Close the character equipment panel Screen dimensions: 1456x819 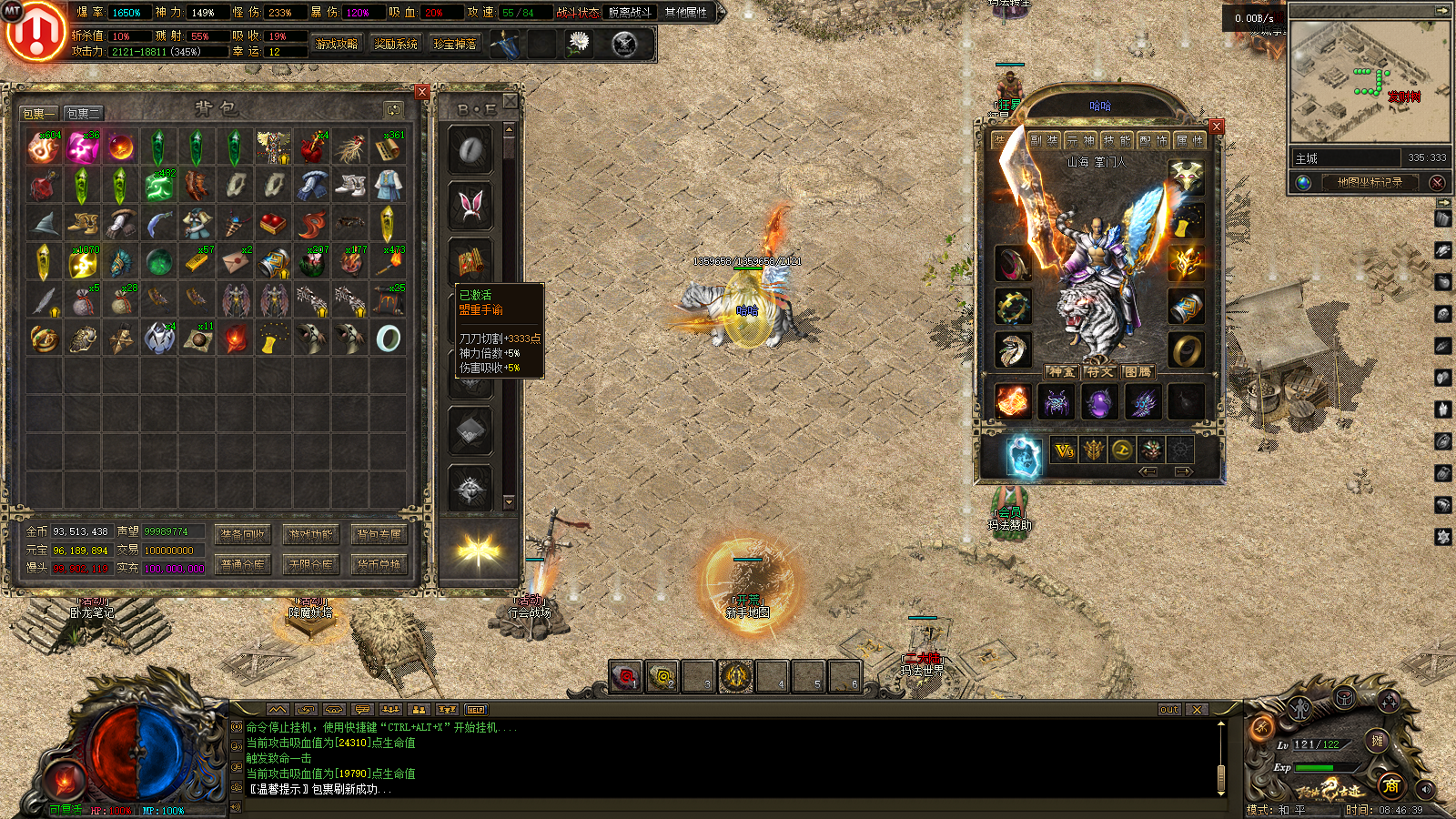click(x=1217, y=126)
